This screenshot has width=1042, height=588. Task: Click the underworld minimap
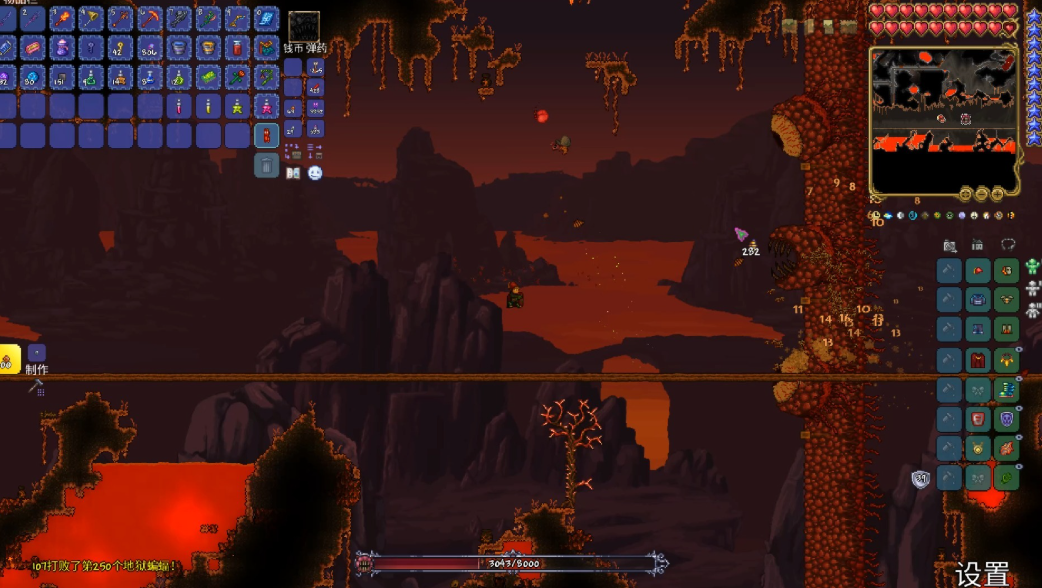click(x=944, y=119)
